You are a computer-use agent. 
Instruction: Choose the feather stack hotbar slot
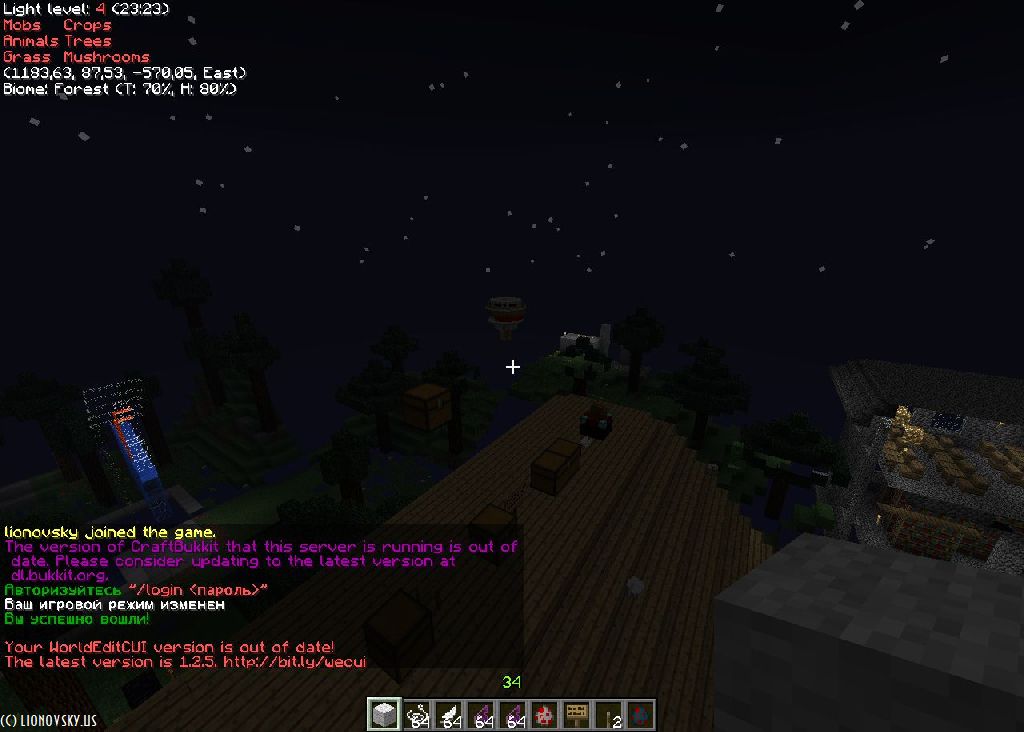coord(448,714)
